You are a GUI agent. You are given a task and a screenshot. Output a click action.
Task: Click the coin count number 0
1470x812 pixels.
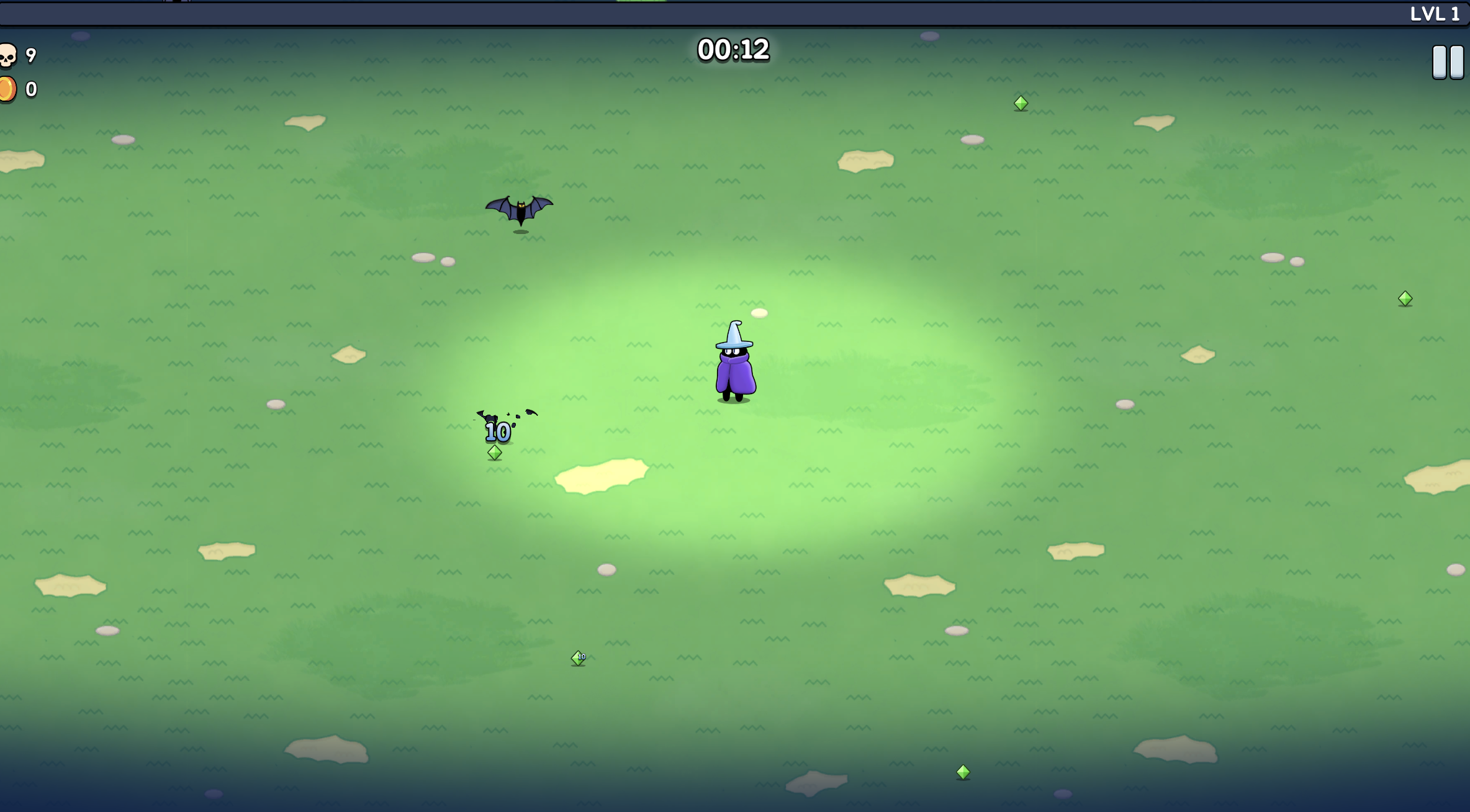click(30, 89)
